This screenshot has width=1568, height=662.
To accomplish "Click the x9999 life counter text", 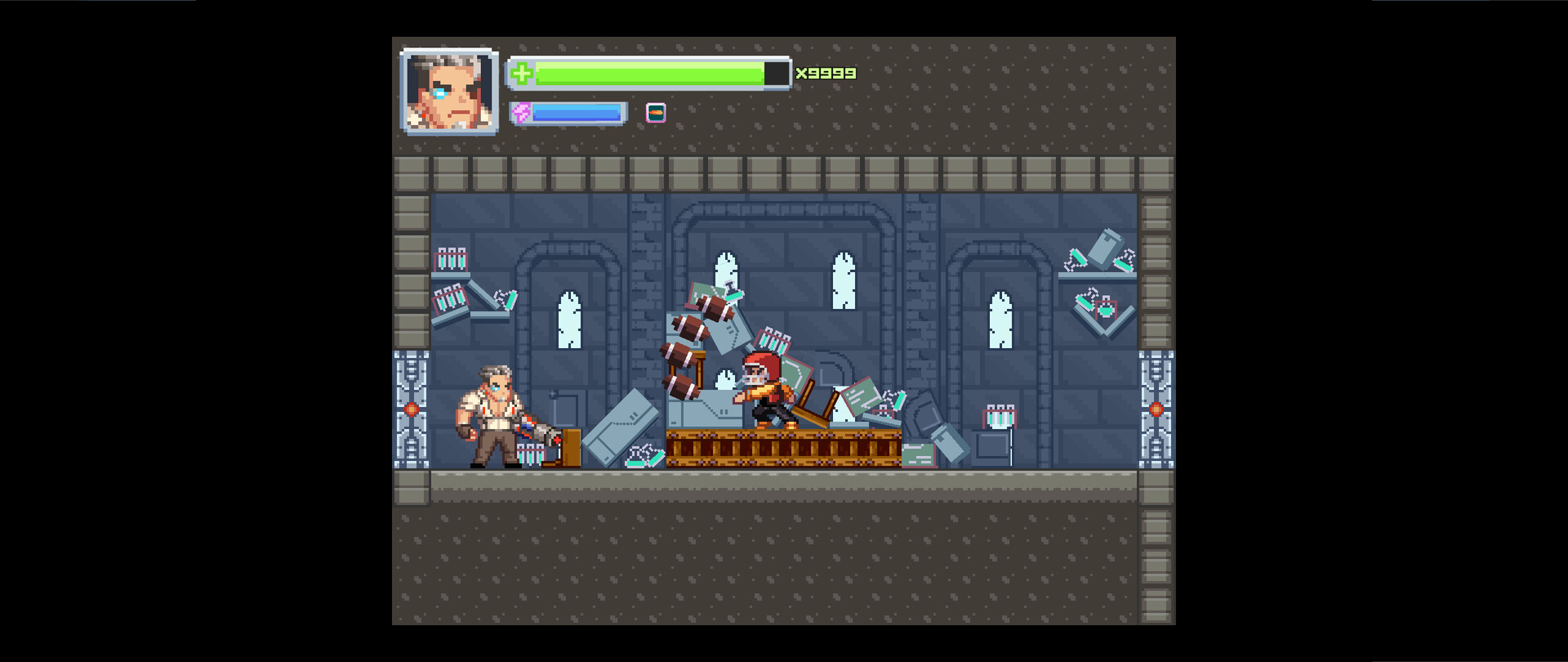I will click(825, 74).
